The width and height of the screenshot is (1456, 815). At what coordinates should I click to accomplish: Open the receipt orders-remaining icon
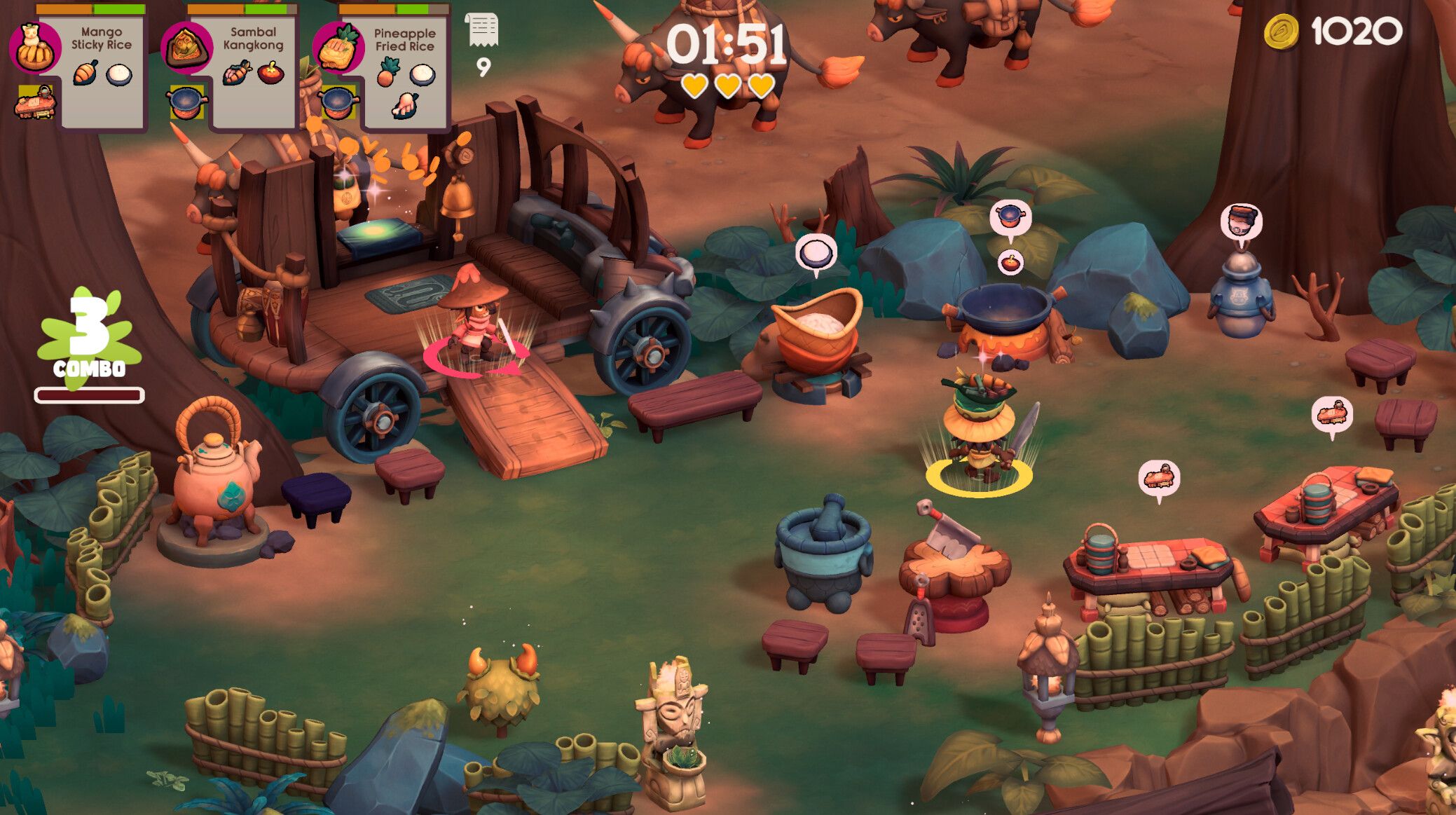[x=482, y=32]
